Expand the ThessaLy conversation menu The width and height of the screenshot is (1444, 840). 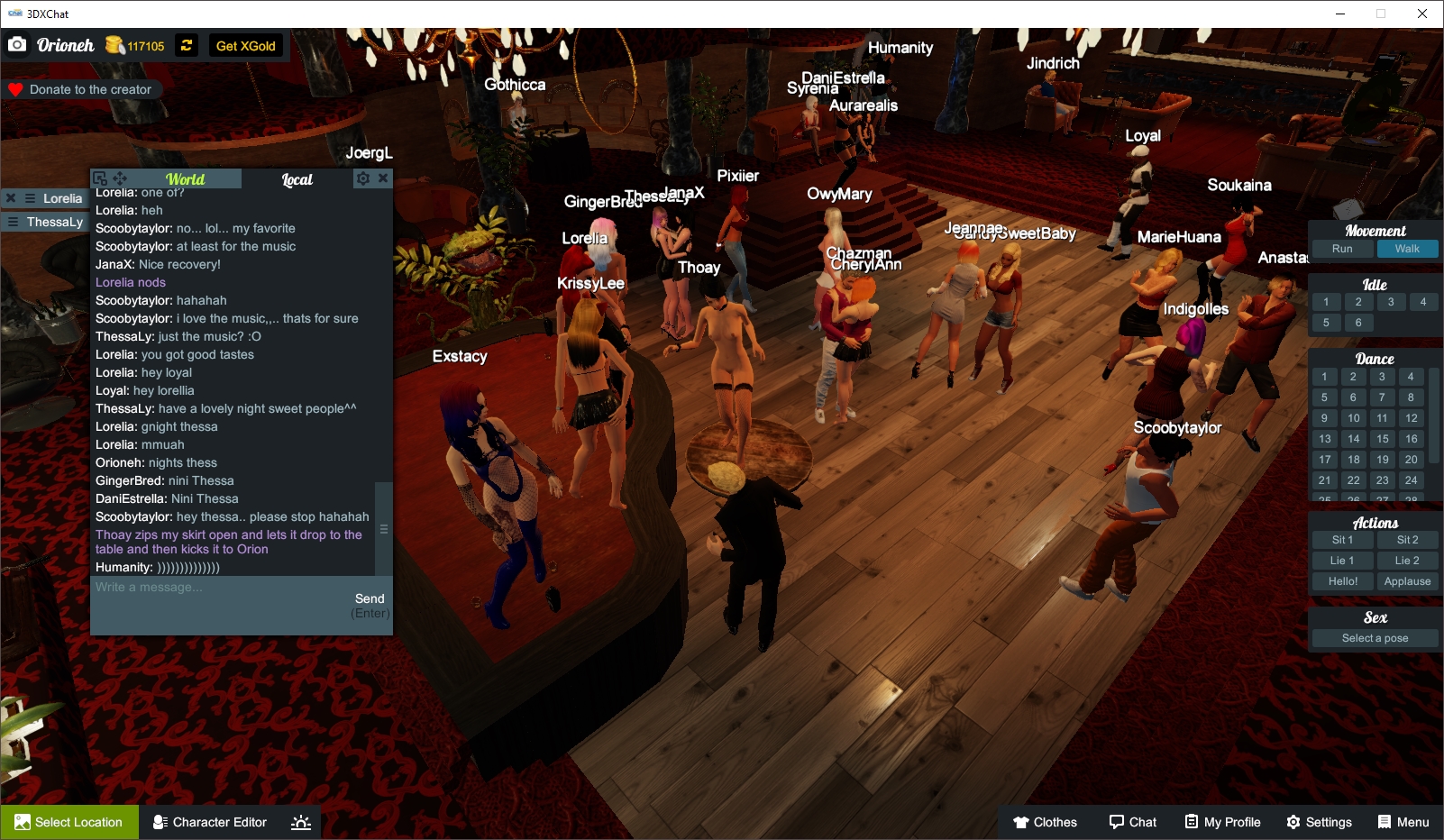[14, 222]
